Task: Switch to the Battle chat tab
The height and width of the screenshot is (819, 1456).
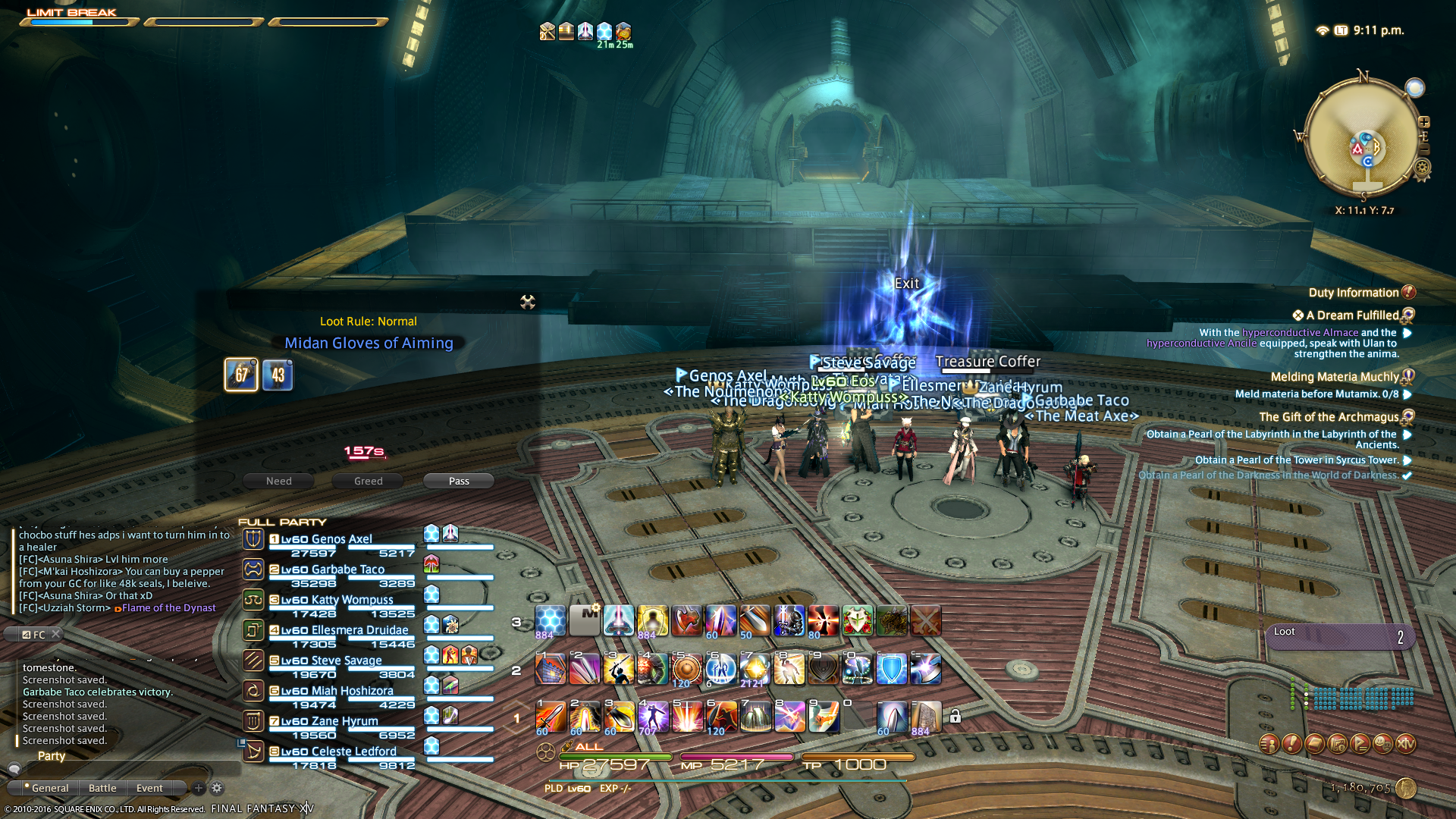Action: point(102,788)
